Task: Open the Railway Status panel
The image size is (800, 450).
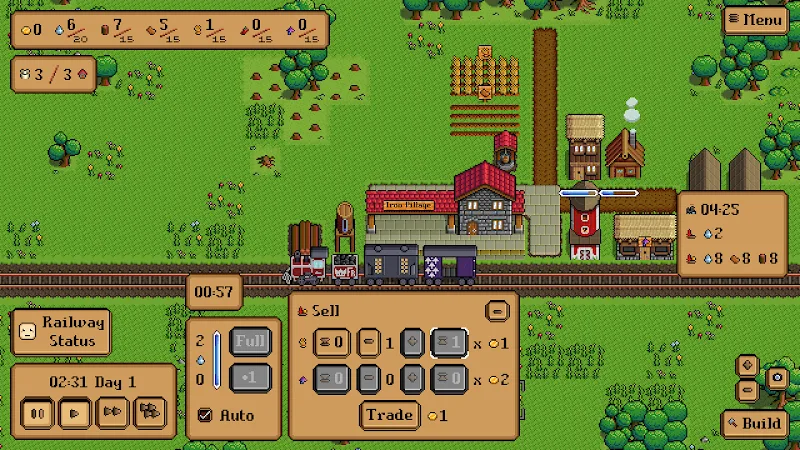Action: [60, 331]
